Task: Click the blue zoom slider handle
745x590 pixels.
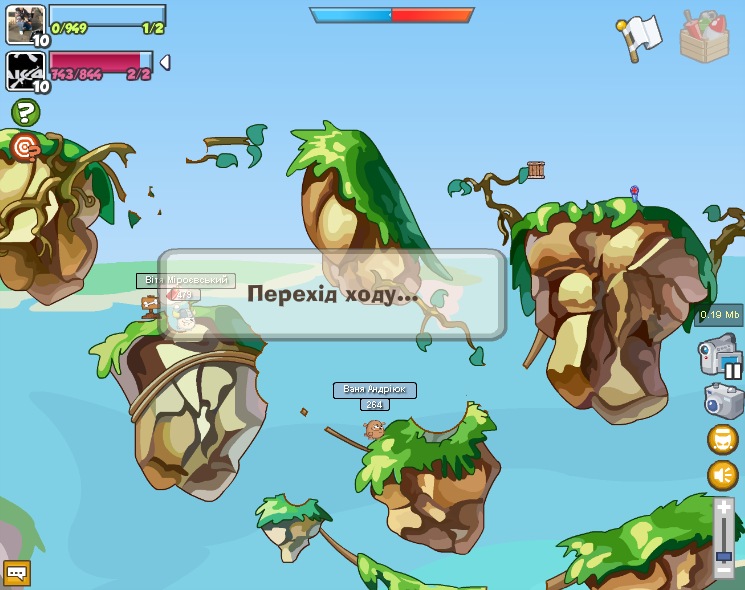Action: tap(724, 556)
